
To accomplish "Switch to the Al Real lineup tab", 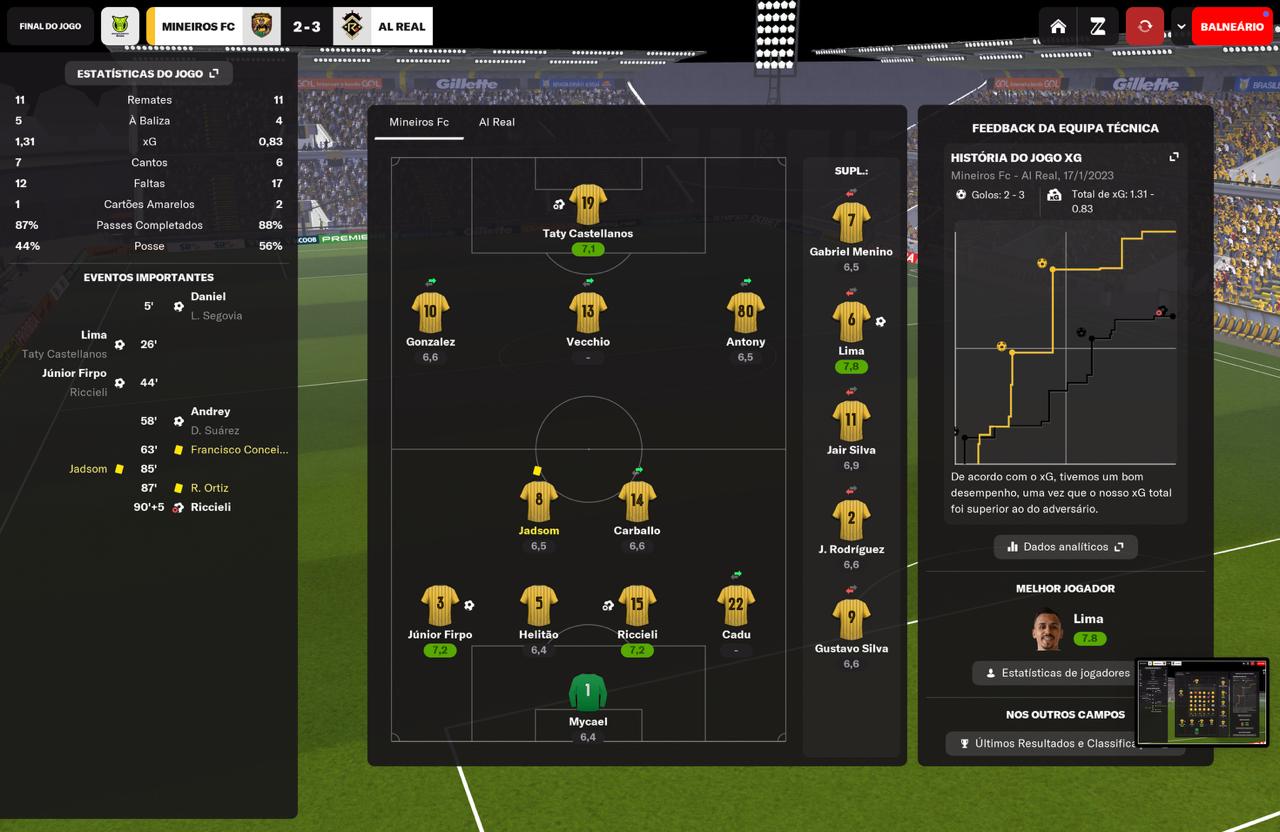I will [496, 122].
